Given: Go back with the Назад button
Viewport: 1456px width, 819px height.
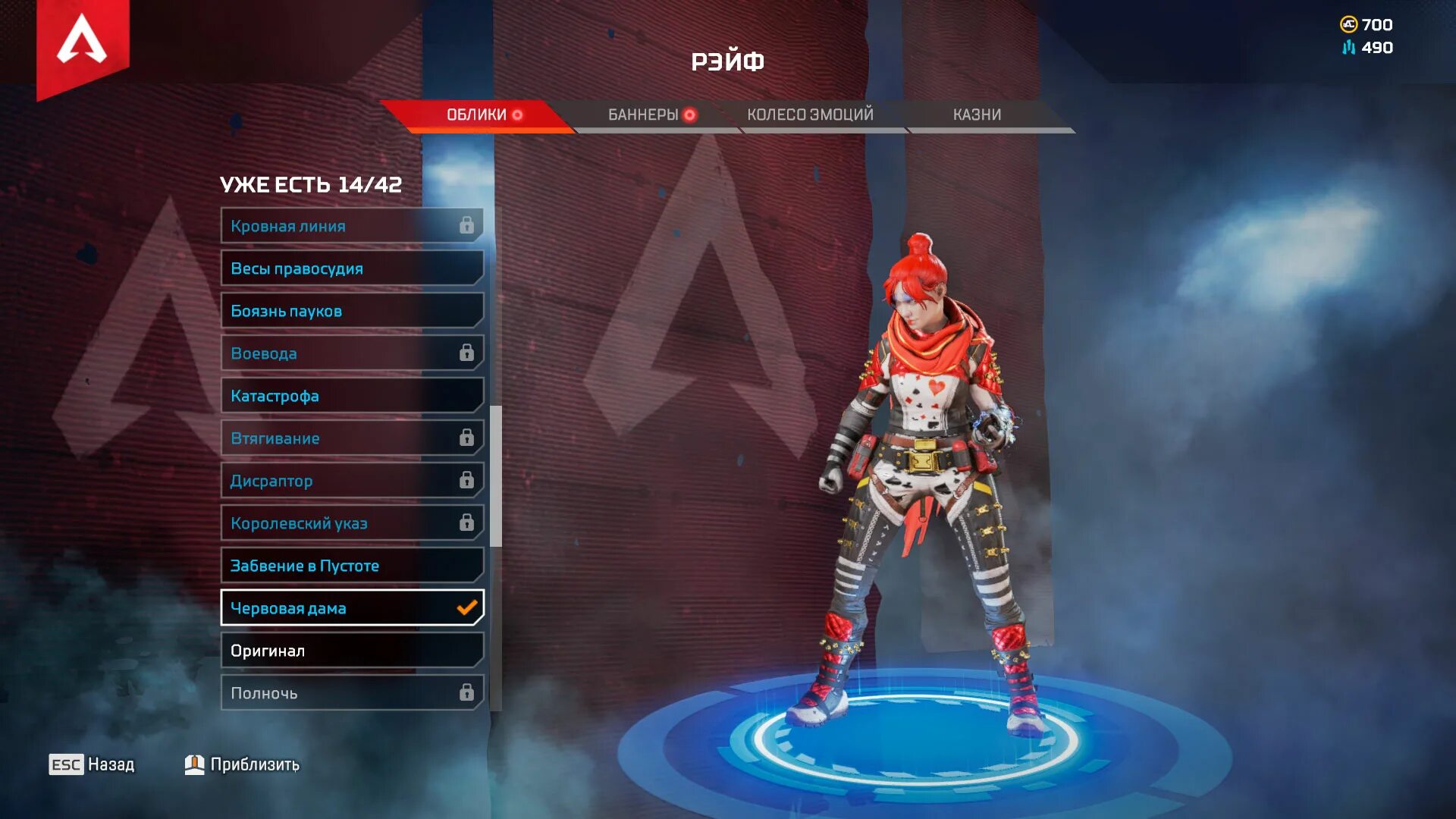Looking at the screenshot, I should (x=93, y=764).
